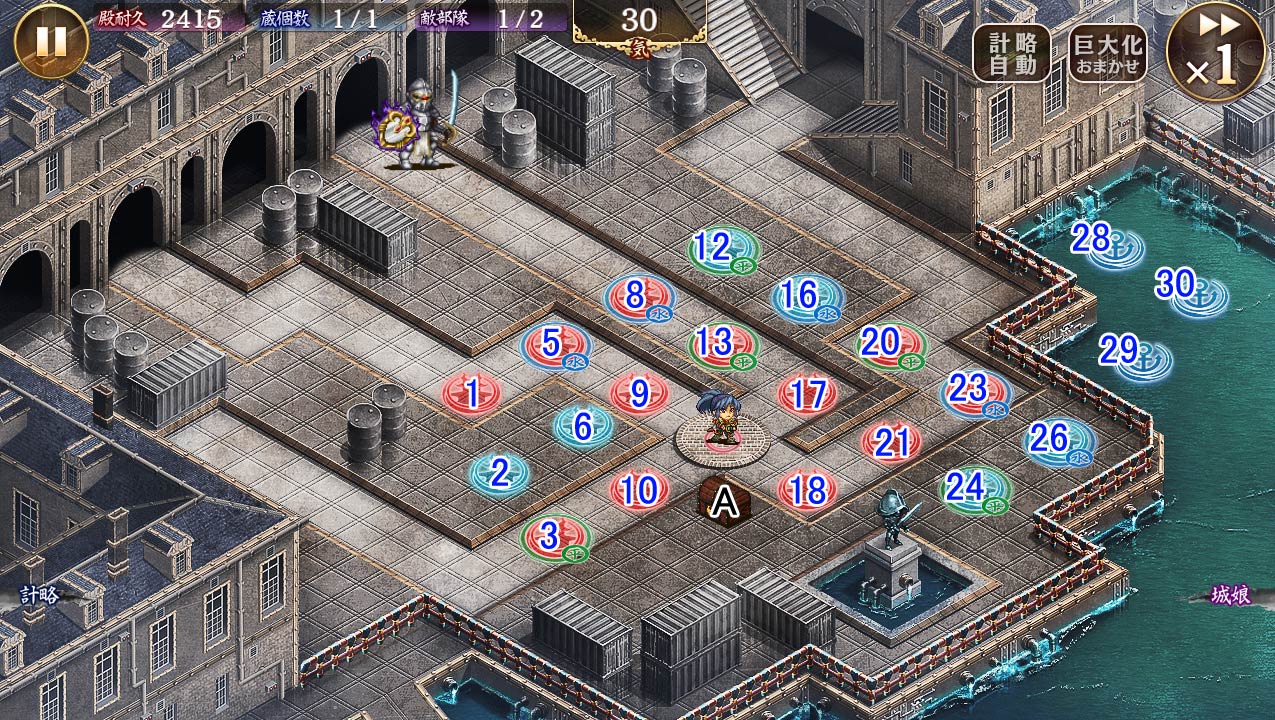
Task: Choose deployment tile number 3
Action: click(553, 537)
